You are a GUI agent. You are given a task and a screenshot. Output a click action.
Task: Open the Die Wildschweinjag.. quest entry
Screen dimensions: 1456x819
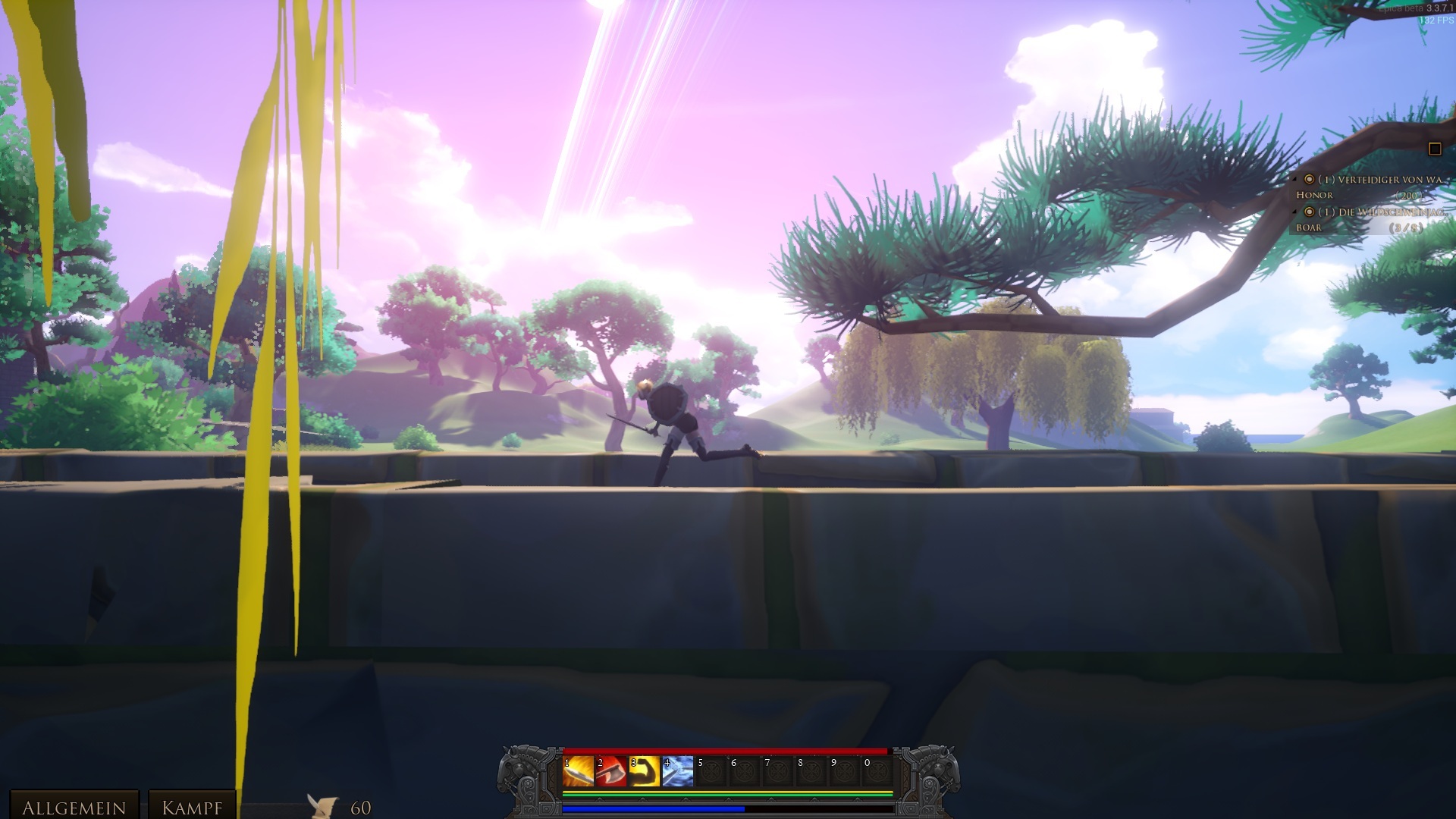tap(1389, 212)
